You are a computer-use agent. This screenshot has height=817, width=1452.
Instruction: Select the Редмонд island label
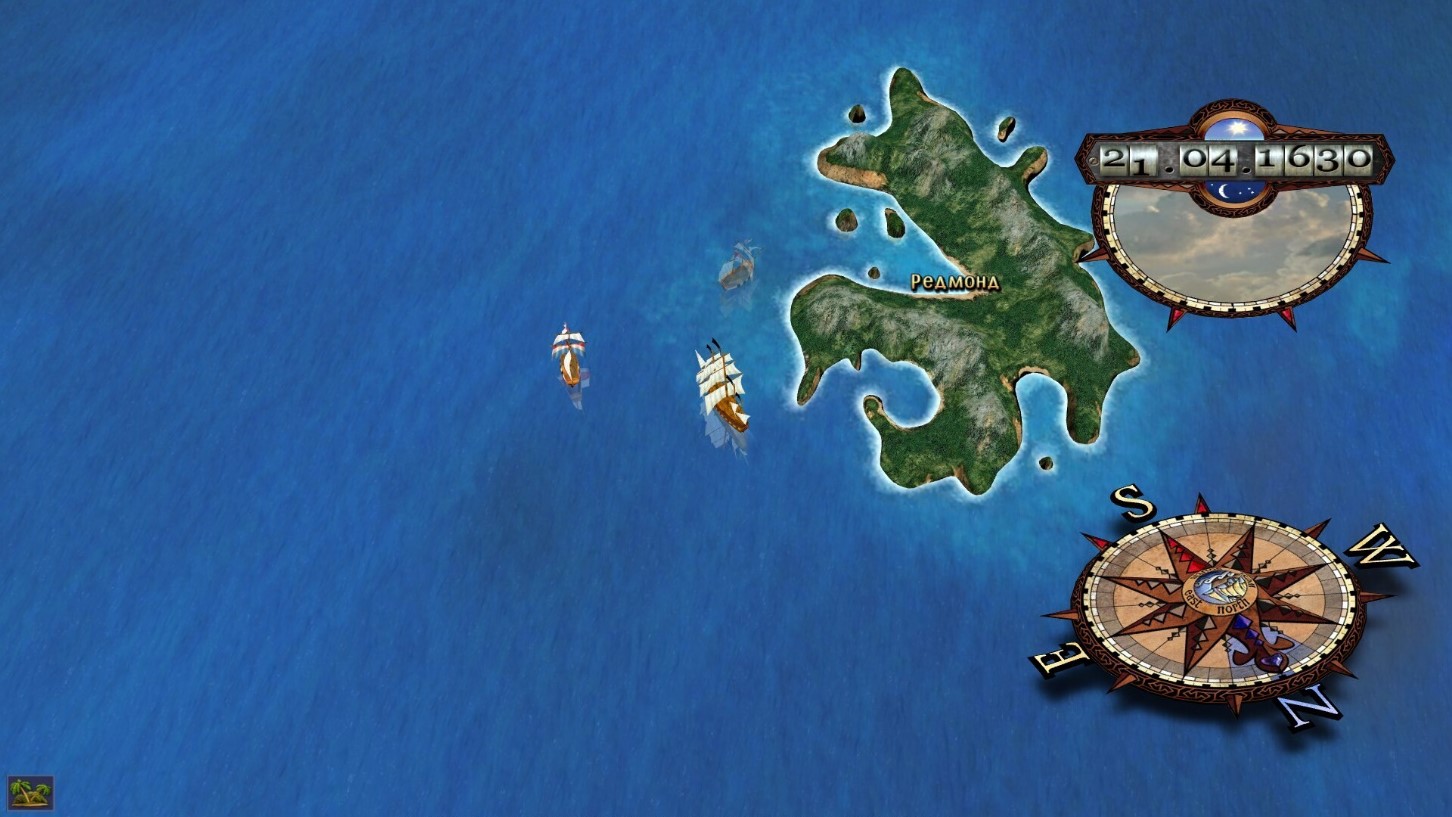pos(954,283)
